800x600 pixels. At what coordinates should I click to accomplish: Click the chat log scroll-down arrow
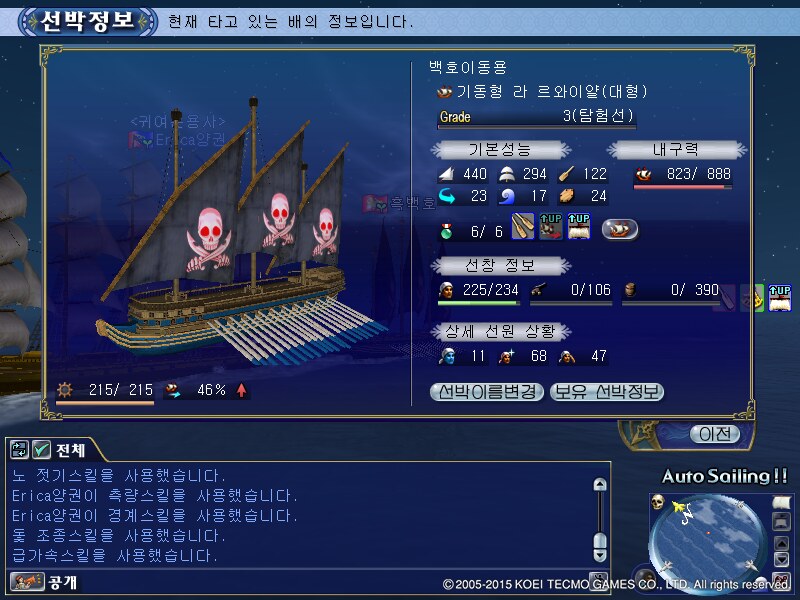pos(600,553)
